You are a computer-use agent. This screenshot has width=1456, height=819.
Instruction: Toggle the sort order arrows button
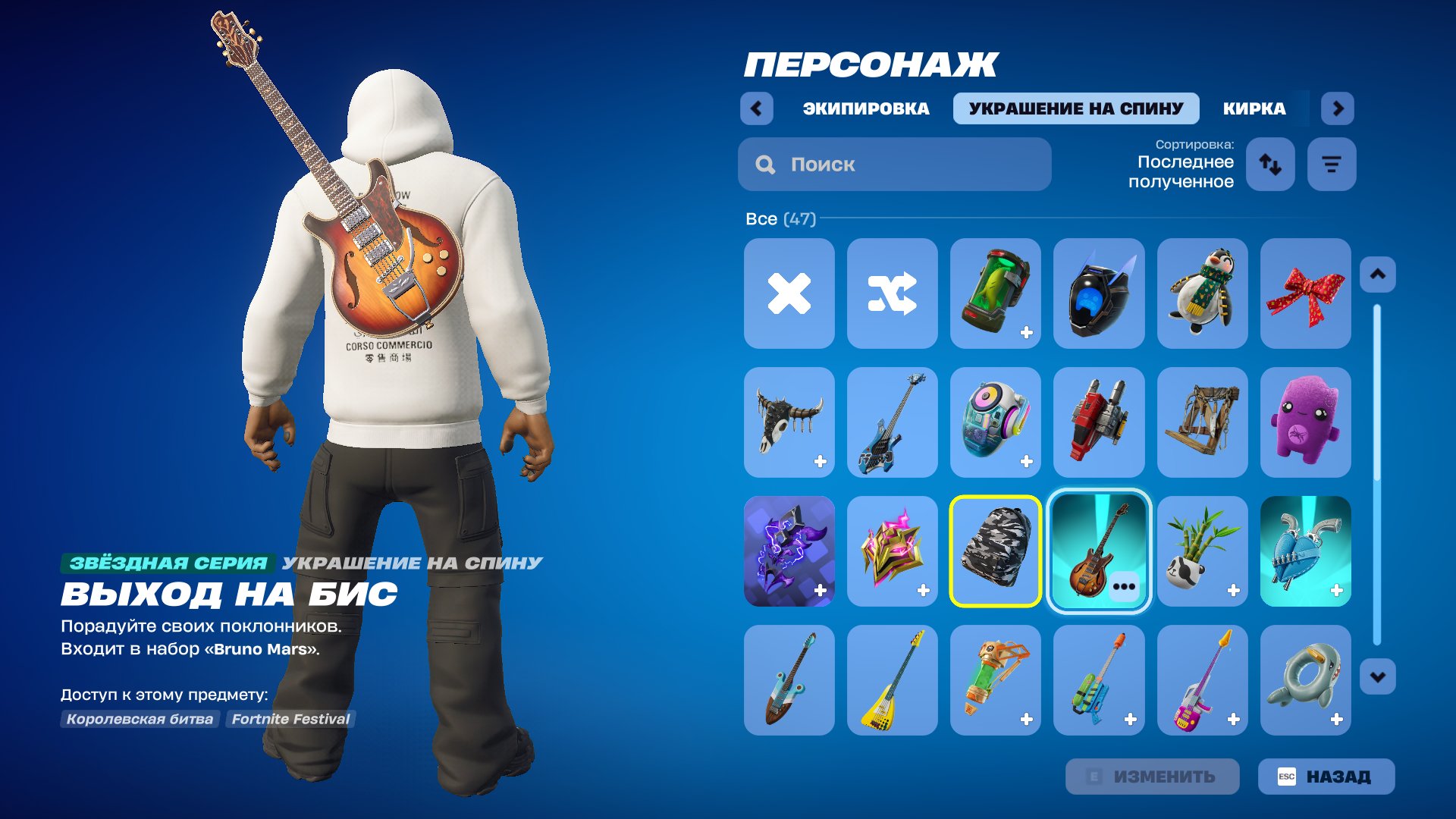click(x=1270, y=164)
